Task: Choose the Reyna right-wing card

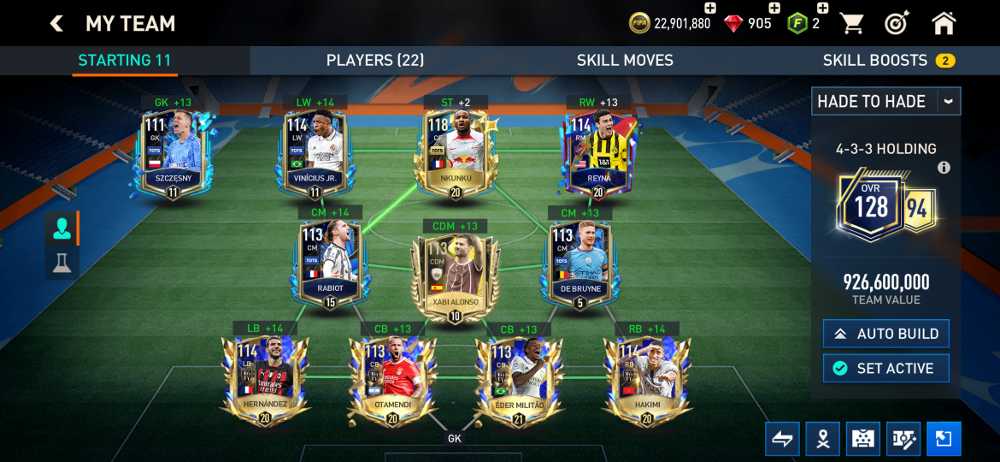Action: coord(597,153)
